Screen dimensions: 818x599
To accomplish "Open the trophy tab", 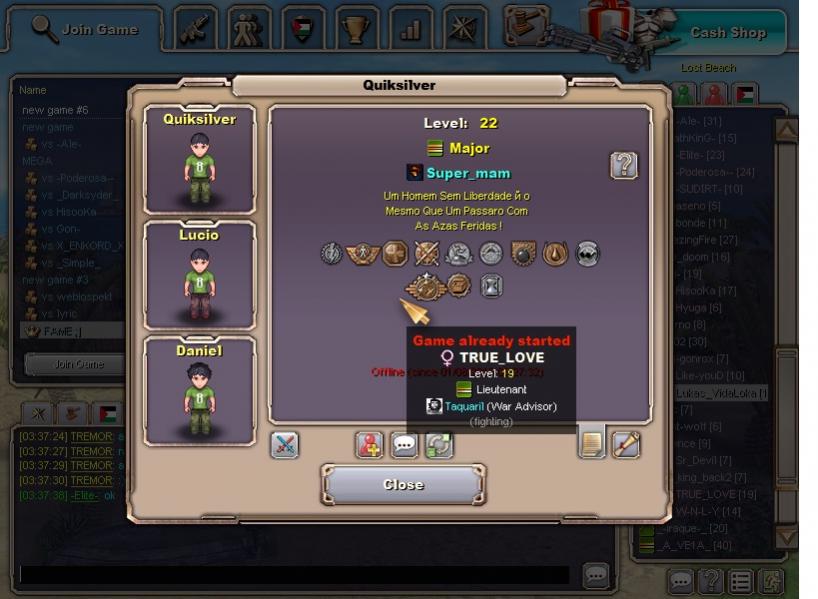I will [355, 28].
